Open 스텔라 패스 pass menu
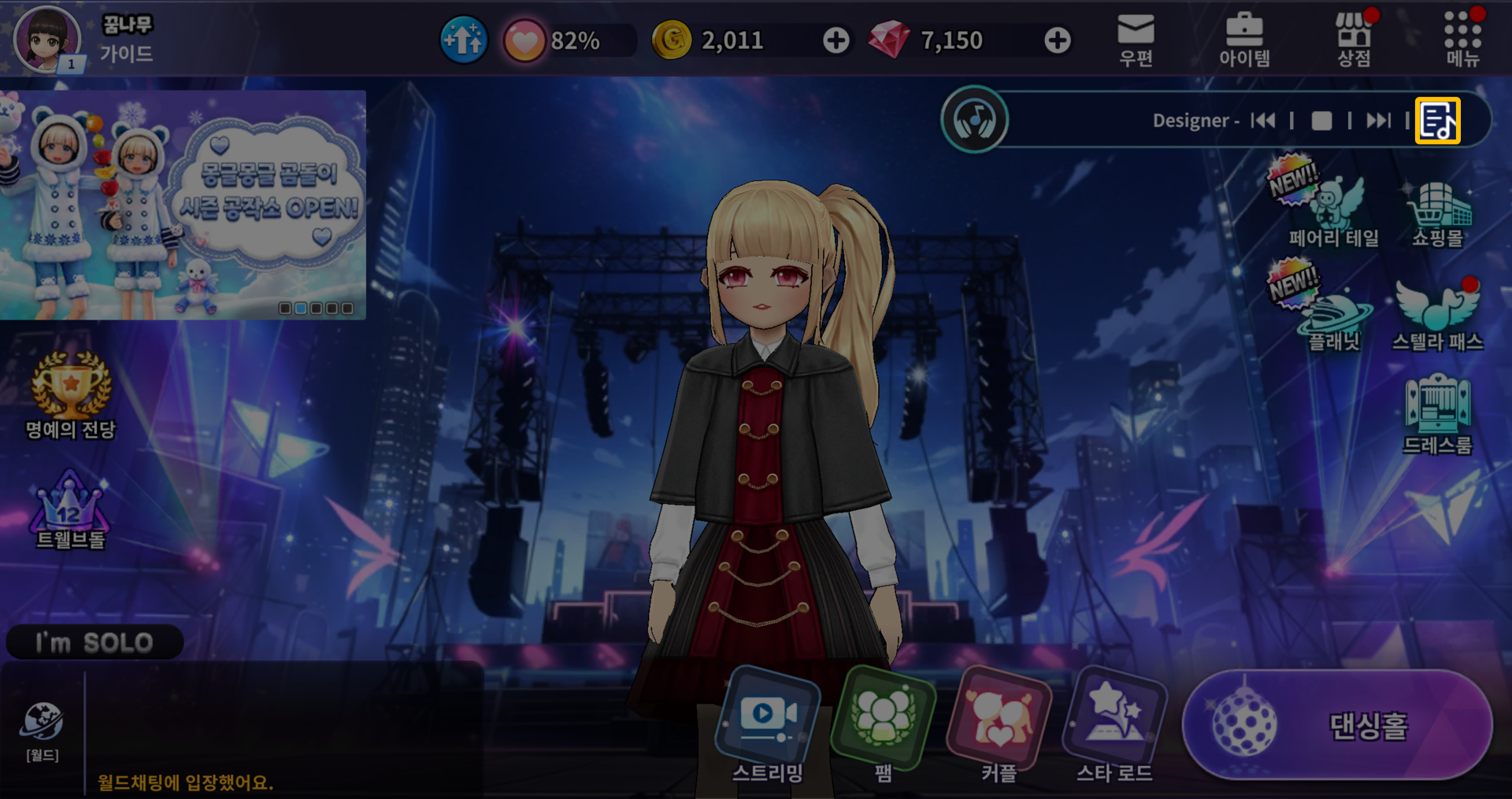 [1438, 315]
